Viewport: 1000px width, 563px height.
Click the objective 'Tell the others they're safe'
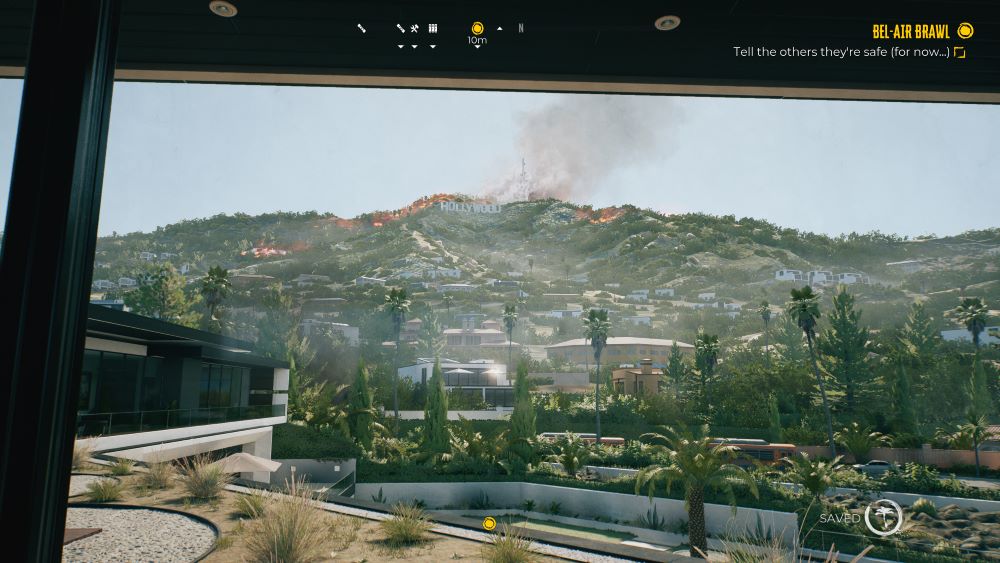[841, 52]
